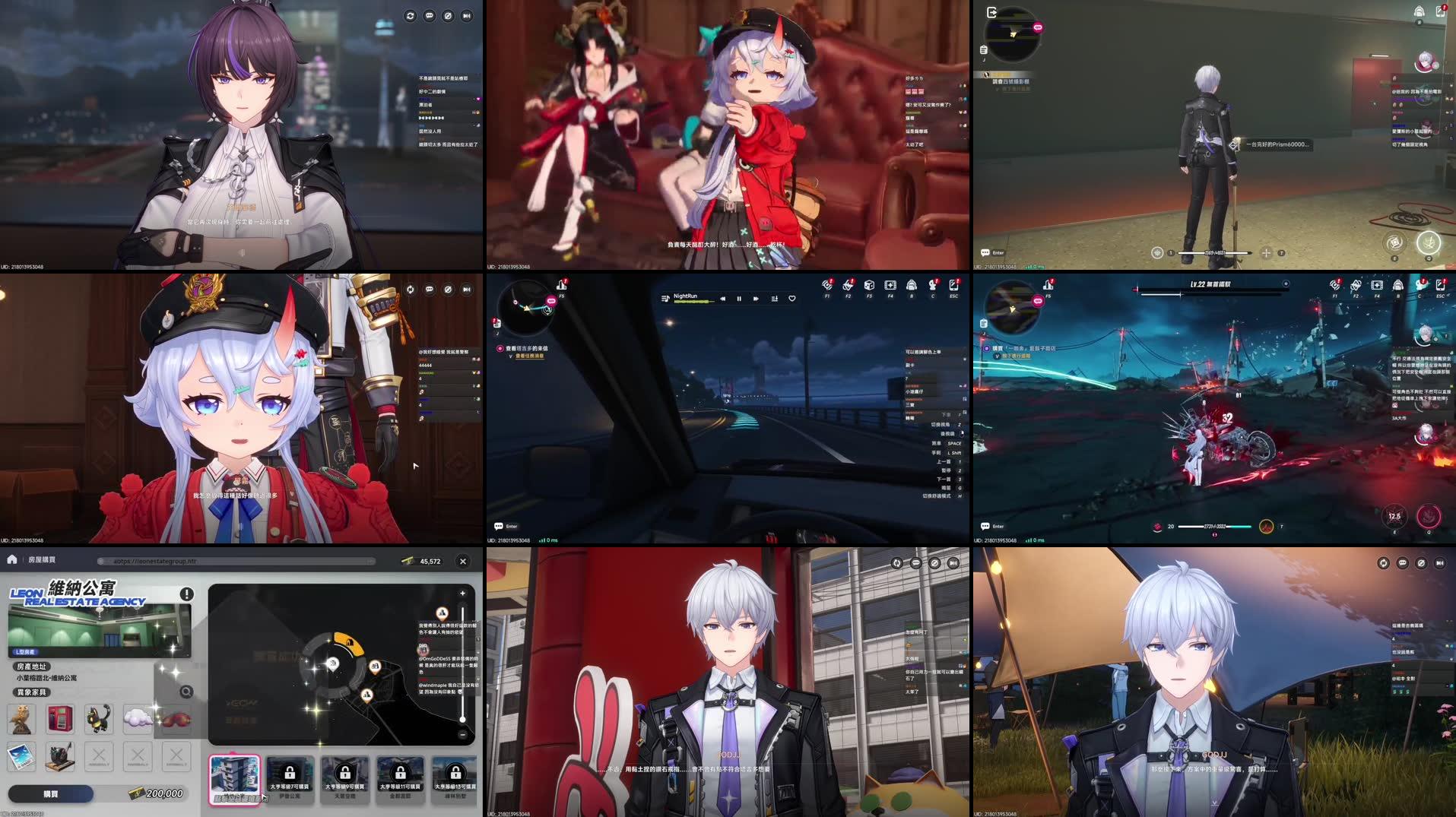Viewport: 1456px width, 817px height.
Task: Mute the stream audio icon on top panel
Action: click(x=449, y=14)
